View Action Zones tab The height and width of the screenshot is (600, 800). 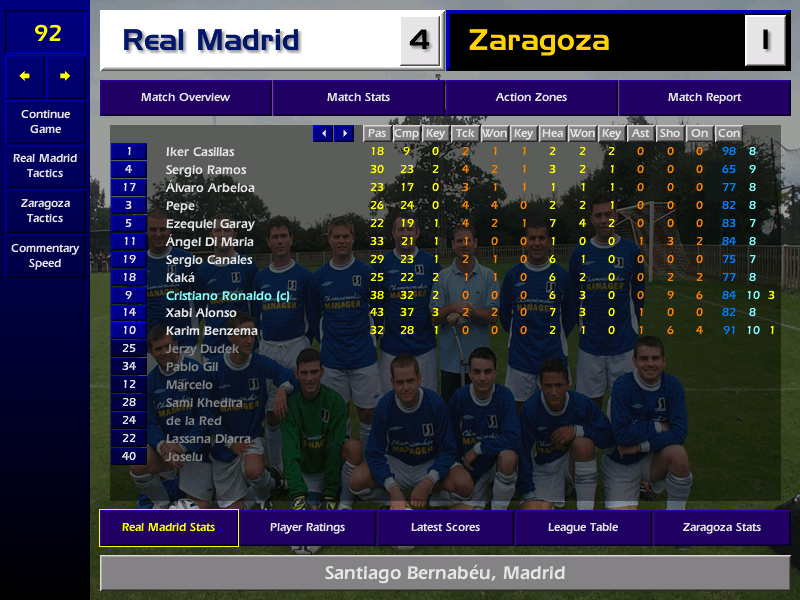[531, 98]
